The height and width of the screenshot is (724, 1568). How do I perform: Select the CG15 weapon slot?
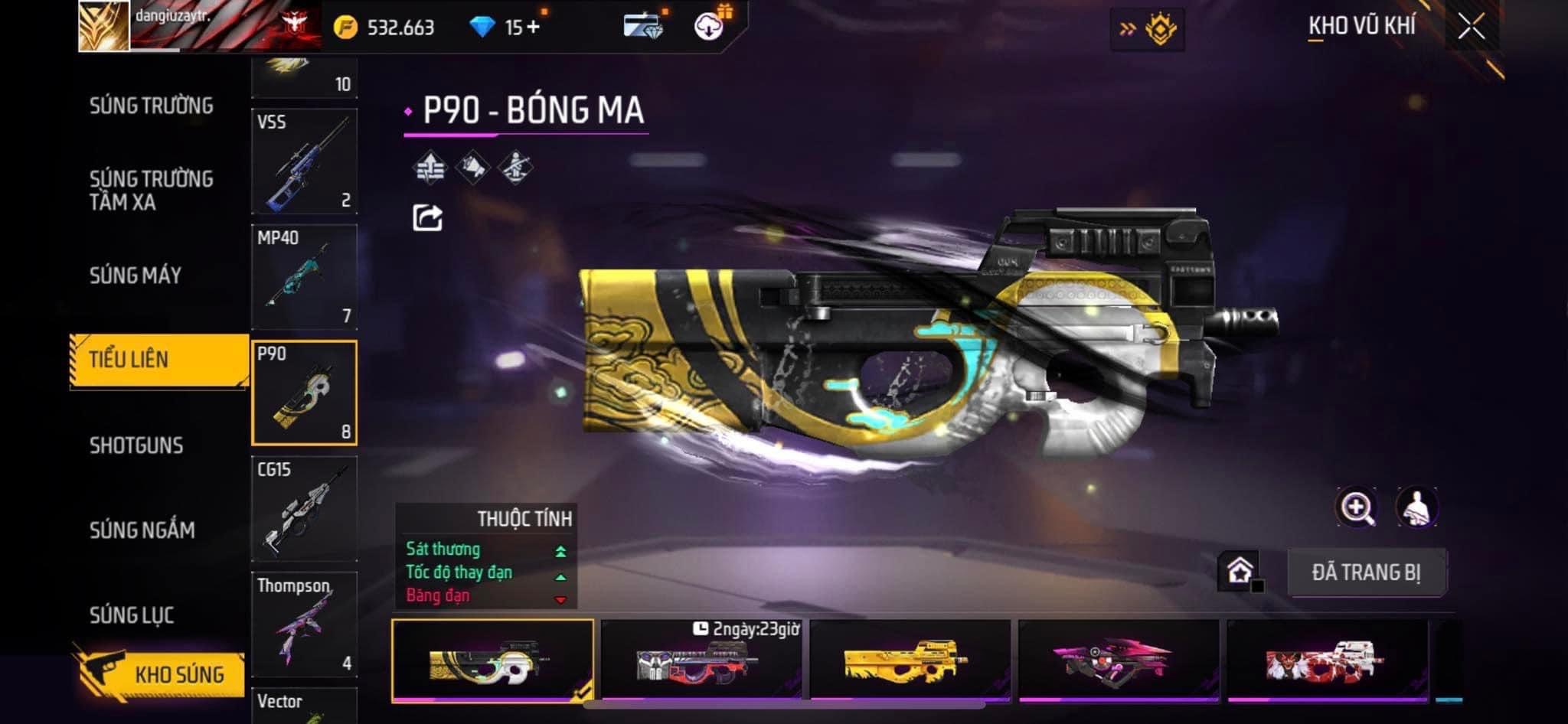point(304,509)
